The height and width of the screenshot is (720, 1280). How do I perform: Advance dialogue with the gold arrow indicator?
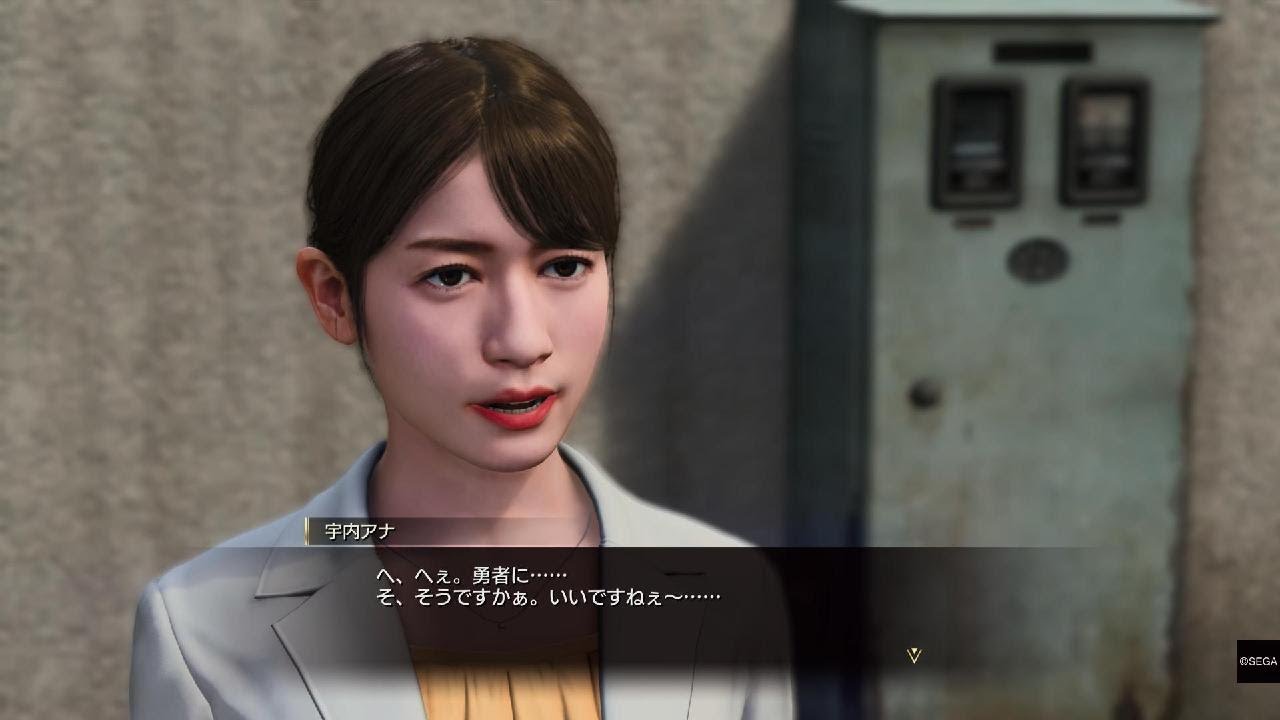tap(913, 655)
